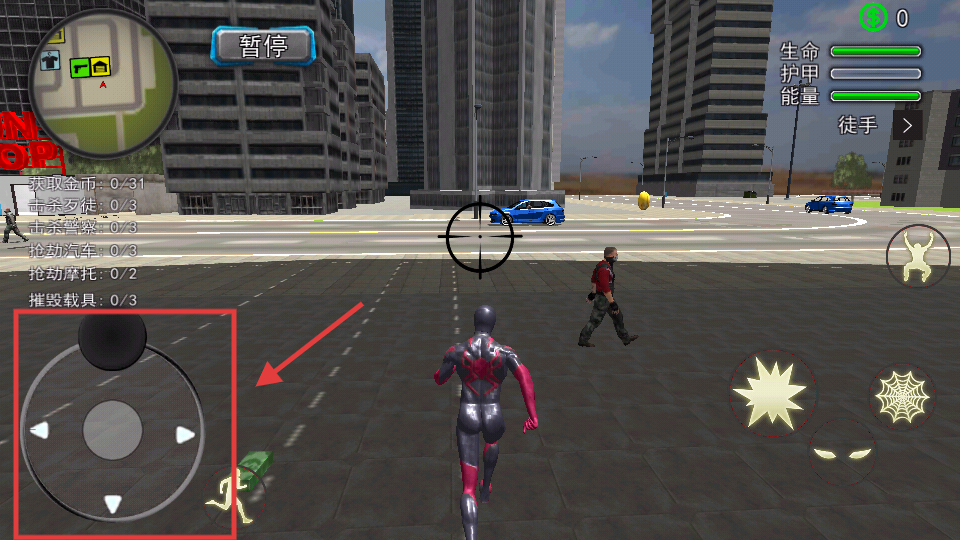Viewport: 960px width, 540px height.
Task: Activate the spider-man jump pose icon
Action: (x=918, y=256)
